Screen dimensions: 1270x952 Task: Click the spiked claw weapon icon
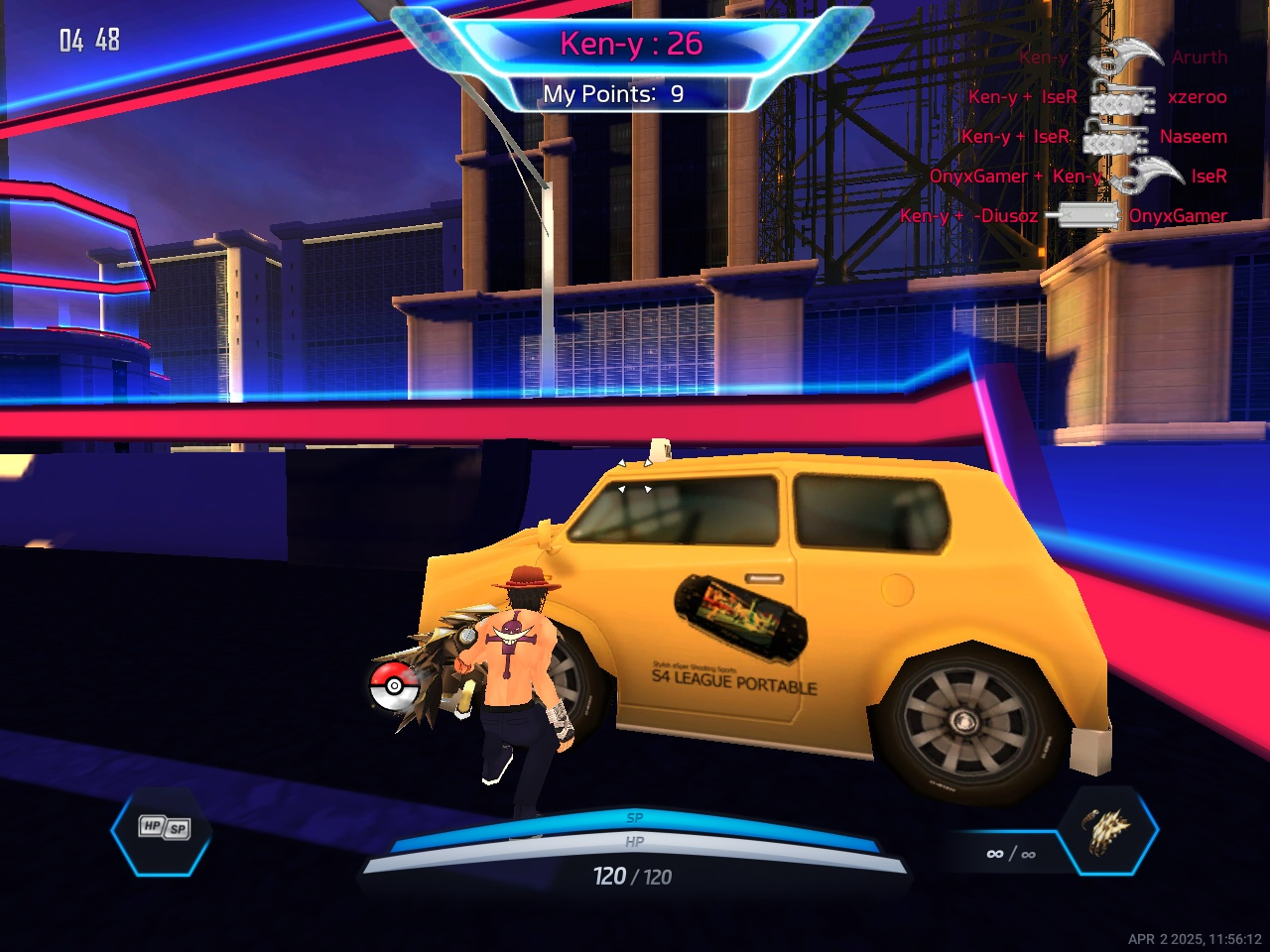[x=1107, y=831]
